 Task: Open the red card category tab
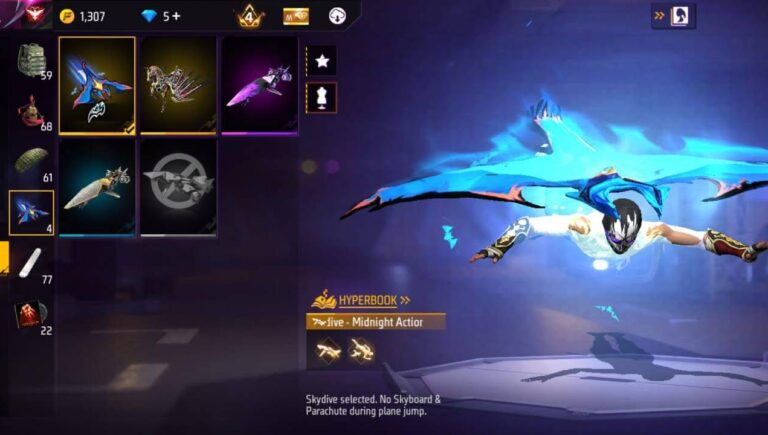[31, 315]
